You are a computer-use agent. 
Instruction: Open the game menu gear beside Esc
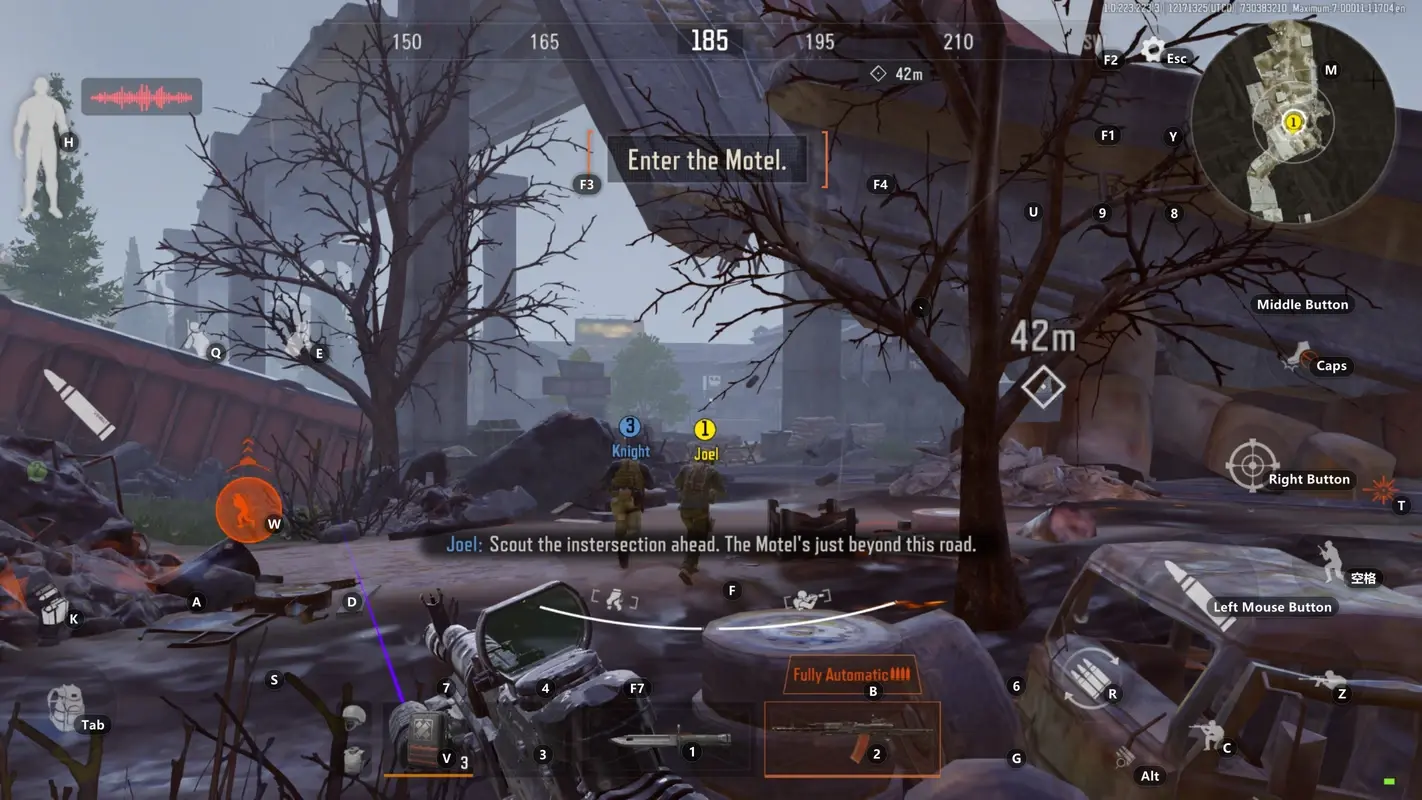[1152, 49]
